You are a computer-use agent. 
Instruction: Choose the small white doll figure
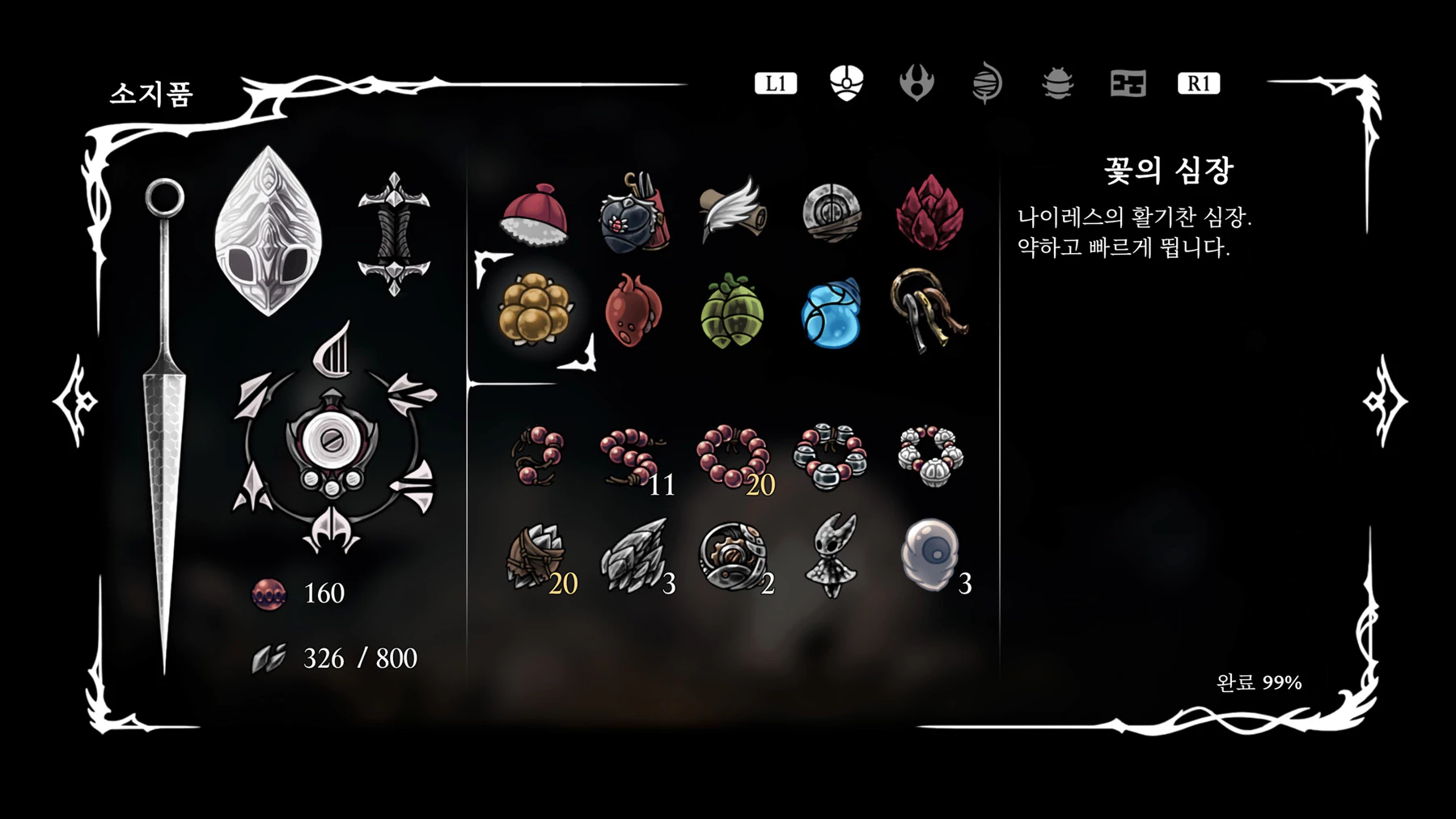click(x=831, y=555)
